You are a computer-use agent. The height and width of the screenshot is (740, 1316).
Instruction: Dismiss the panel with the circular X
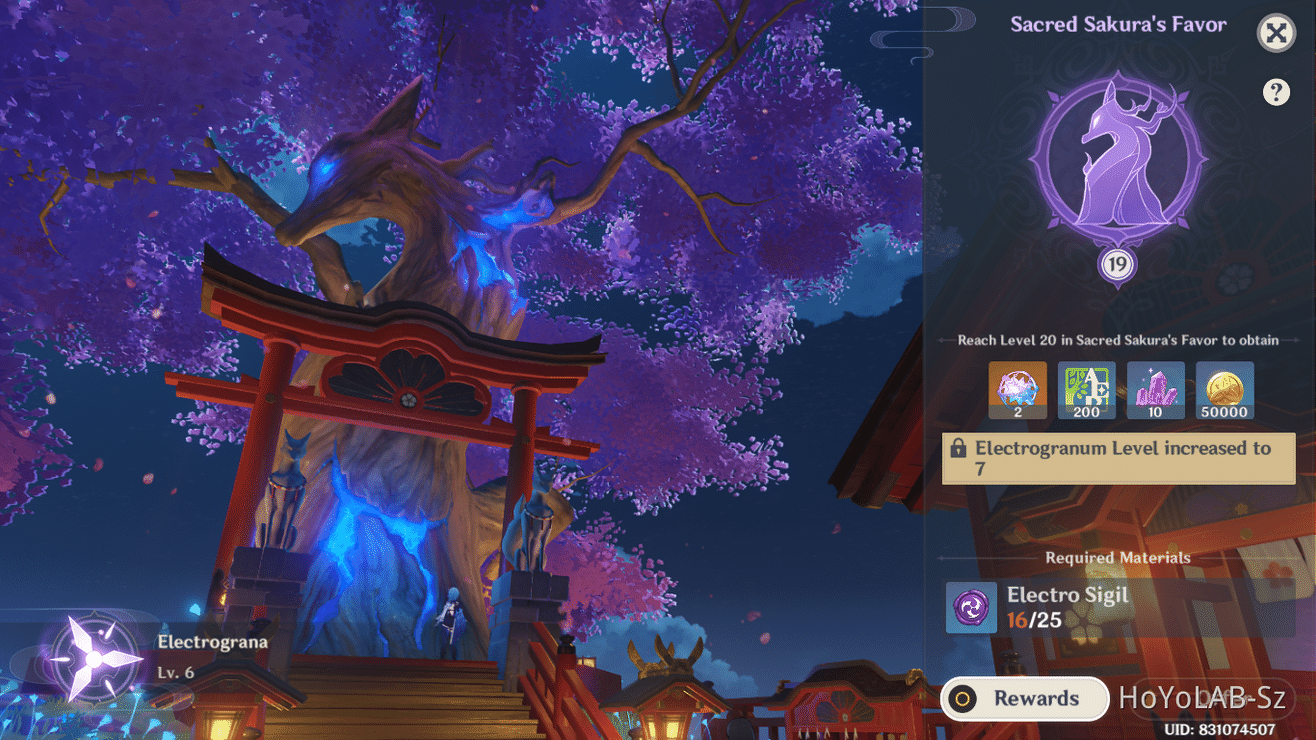tap(1276, 33)
